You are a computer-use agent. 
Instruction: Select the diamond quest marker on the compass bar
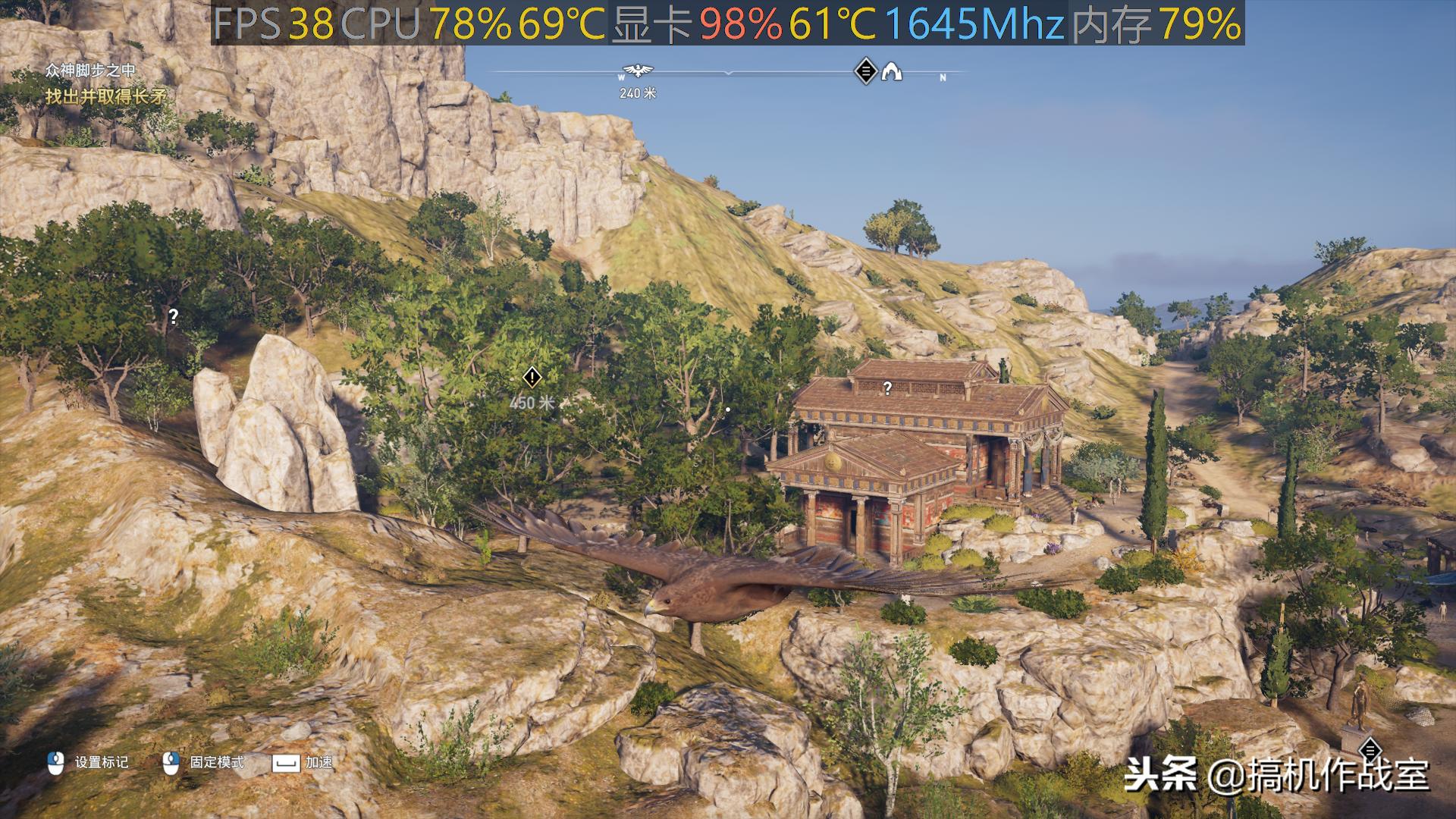click(x=865, y=71)
